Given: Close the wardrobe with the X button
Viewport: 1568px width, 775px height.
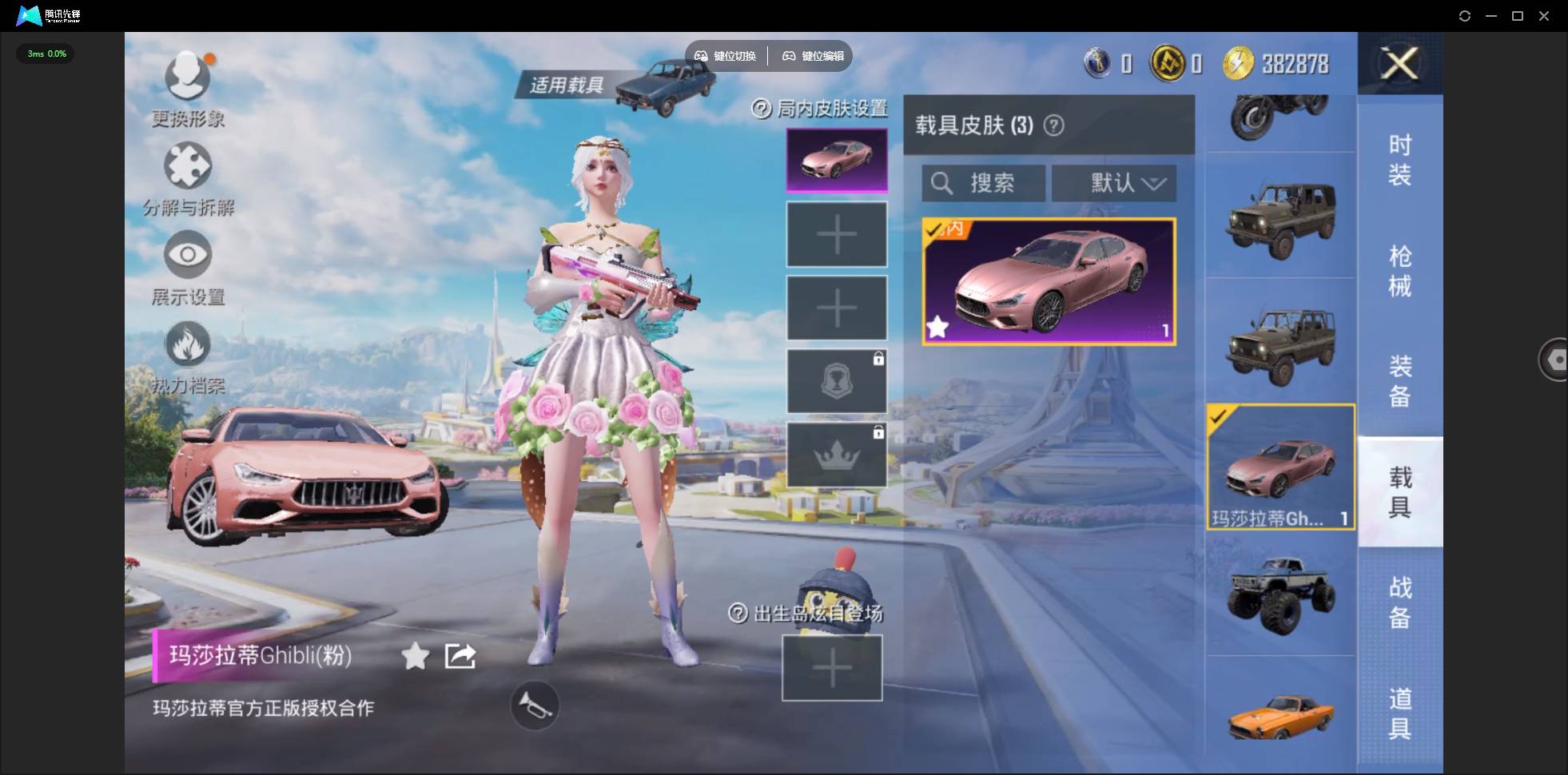Looking at the screenshot, I should click(1399, 63).
